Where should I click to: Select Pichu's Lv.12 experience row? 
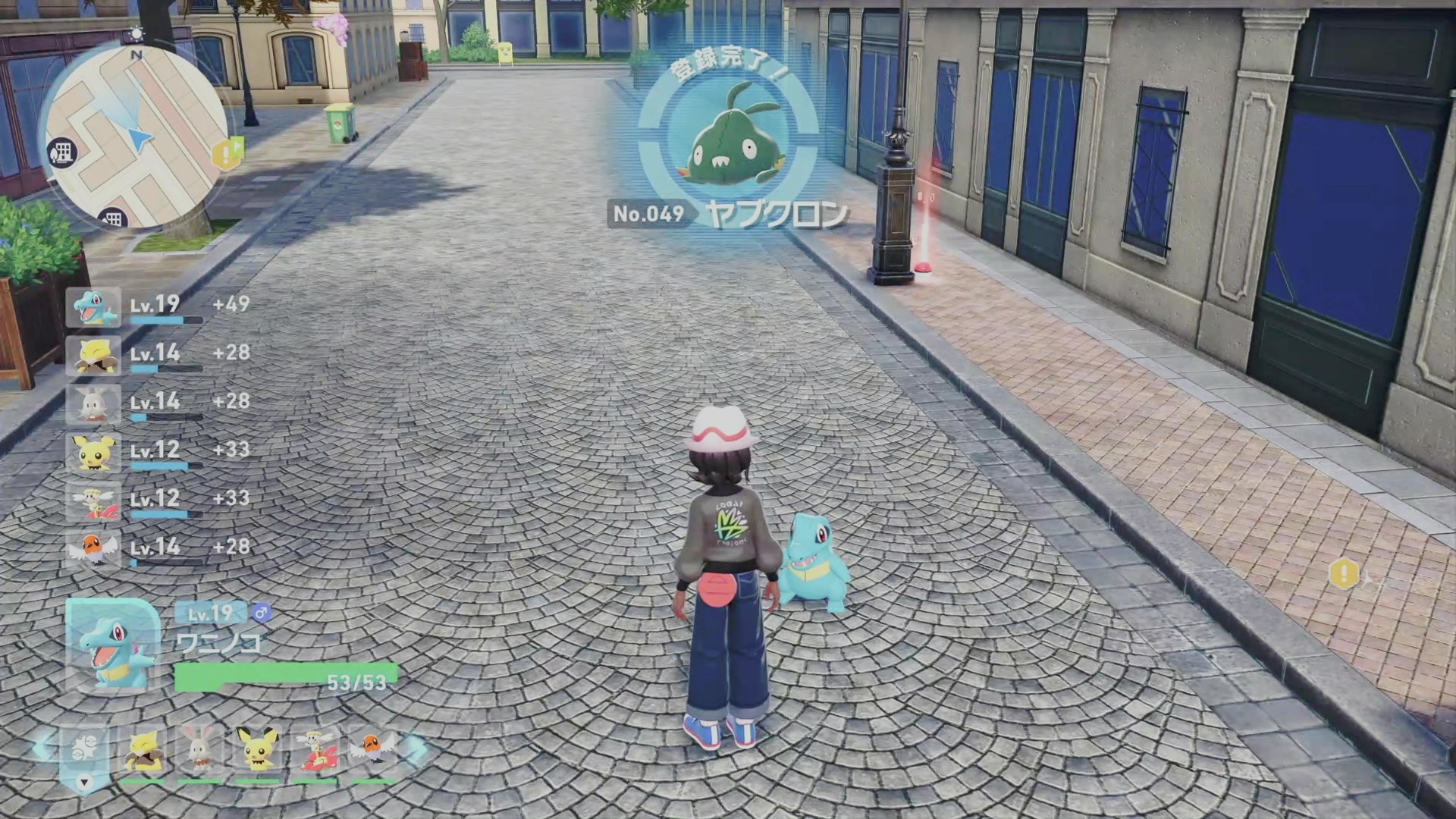tap(158, 452)
